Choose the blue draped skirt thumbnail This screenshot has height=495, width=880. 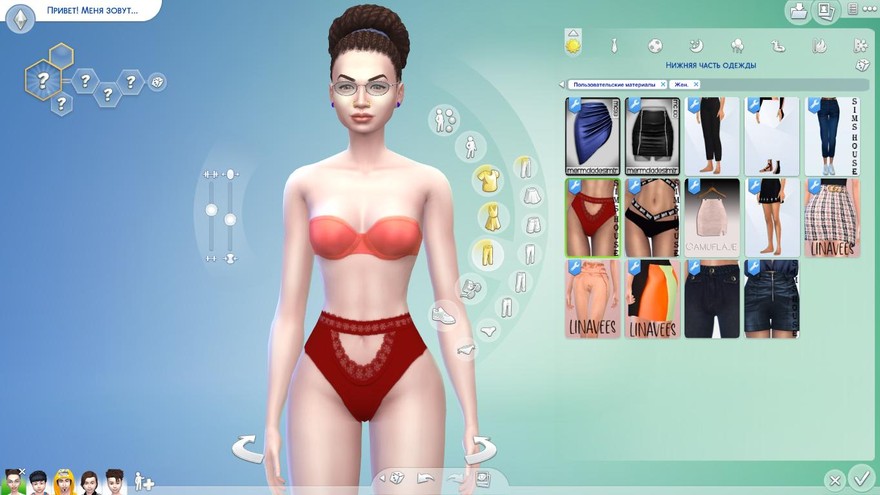(x=593, y=136)
